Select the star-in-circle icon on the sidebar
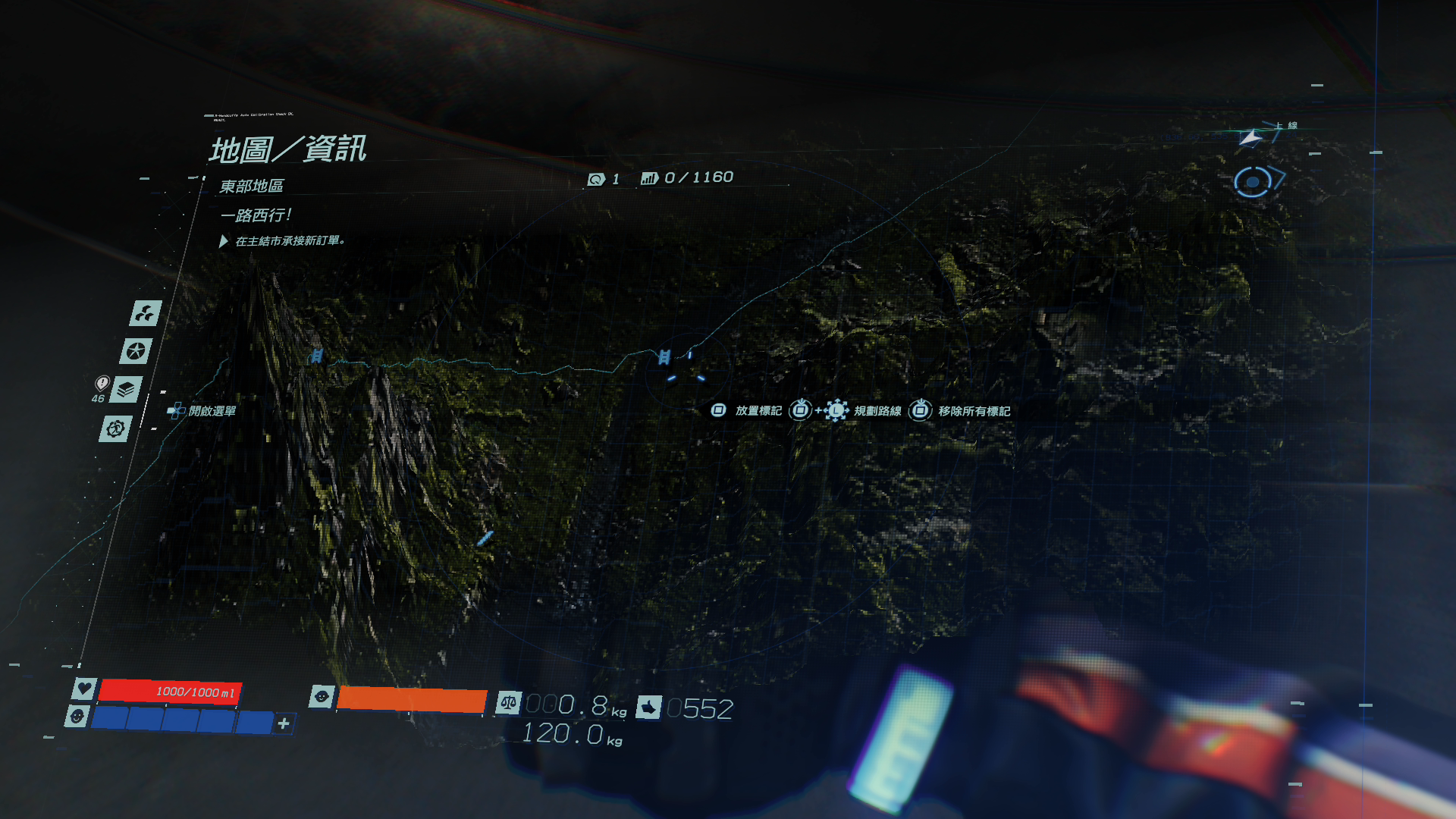Image resolution: width=1456 pixels, height=819 pixels. tap(136, 351)
